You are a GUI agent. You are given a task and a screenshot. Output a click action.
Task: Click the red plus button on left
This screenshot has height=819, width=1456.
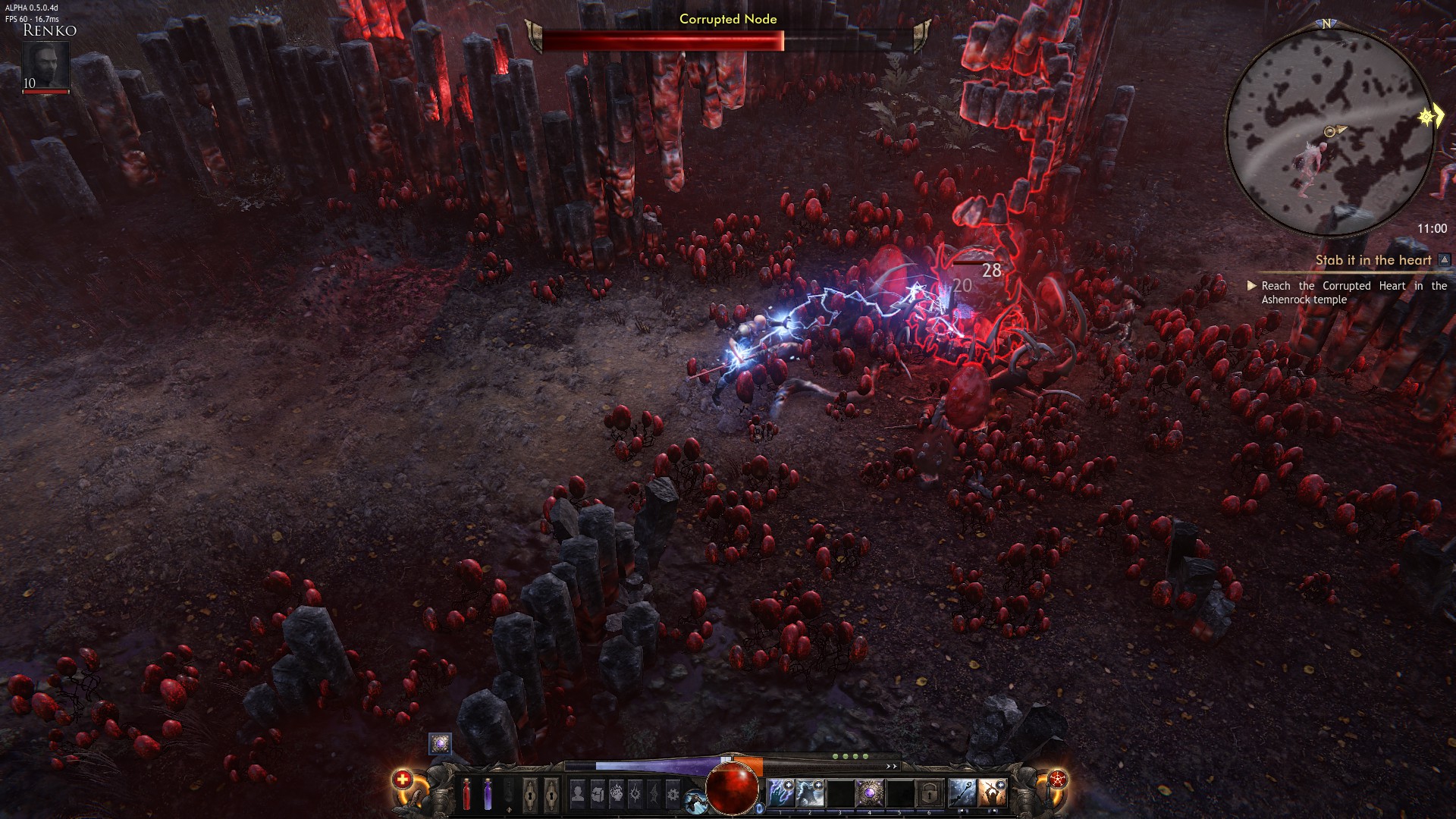click(x=403, y=779)
